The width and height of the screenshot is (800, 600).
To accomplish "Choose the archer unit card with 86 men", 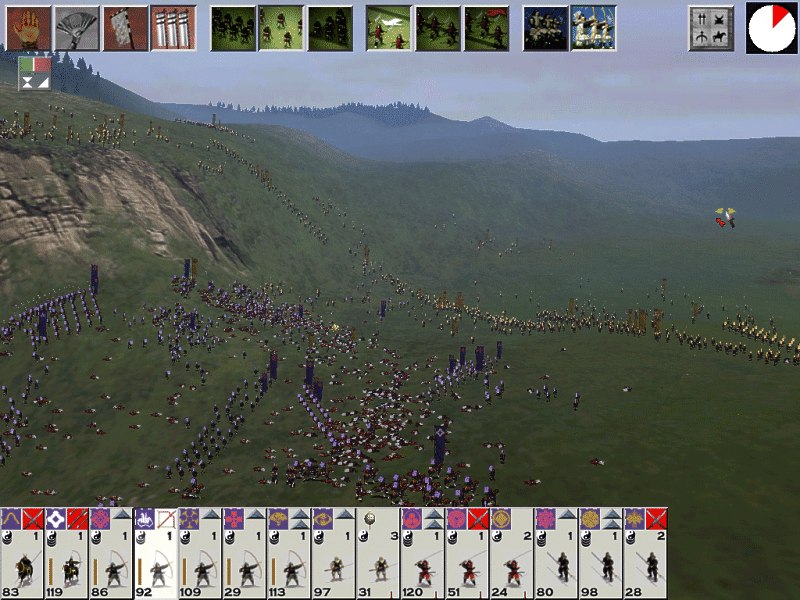I will pos(111,553).
